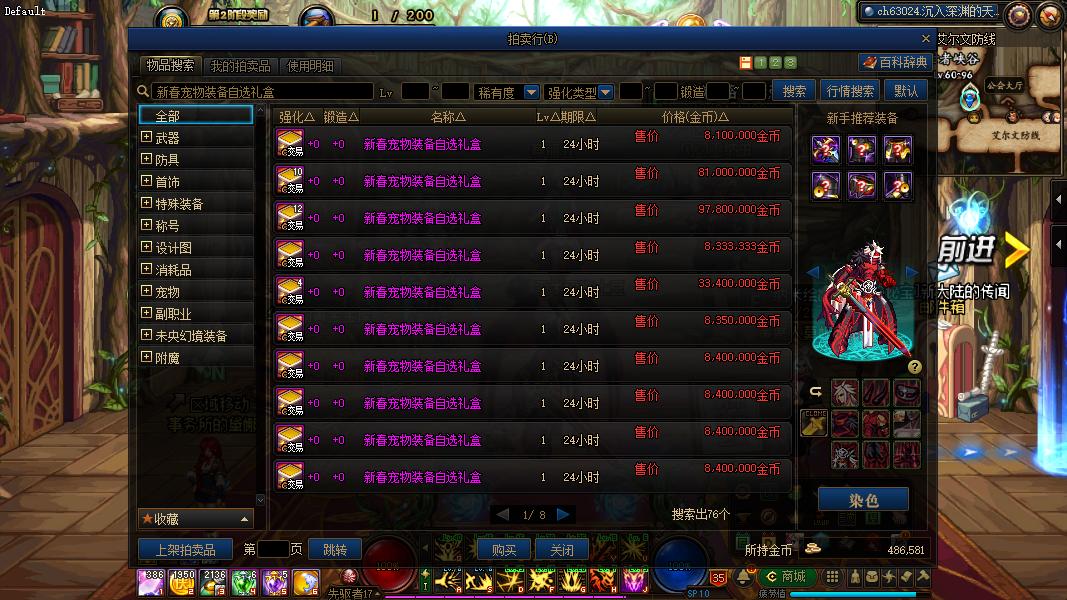Viewport: 1067px width, 600px height.
Task: Switch to the 我的拍卖品 tab
Action: (240, 66)
